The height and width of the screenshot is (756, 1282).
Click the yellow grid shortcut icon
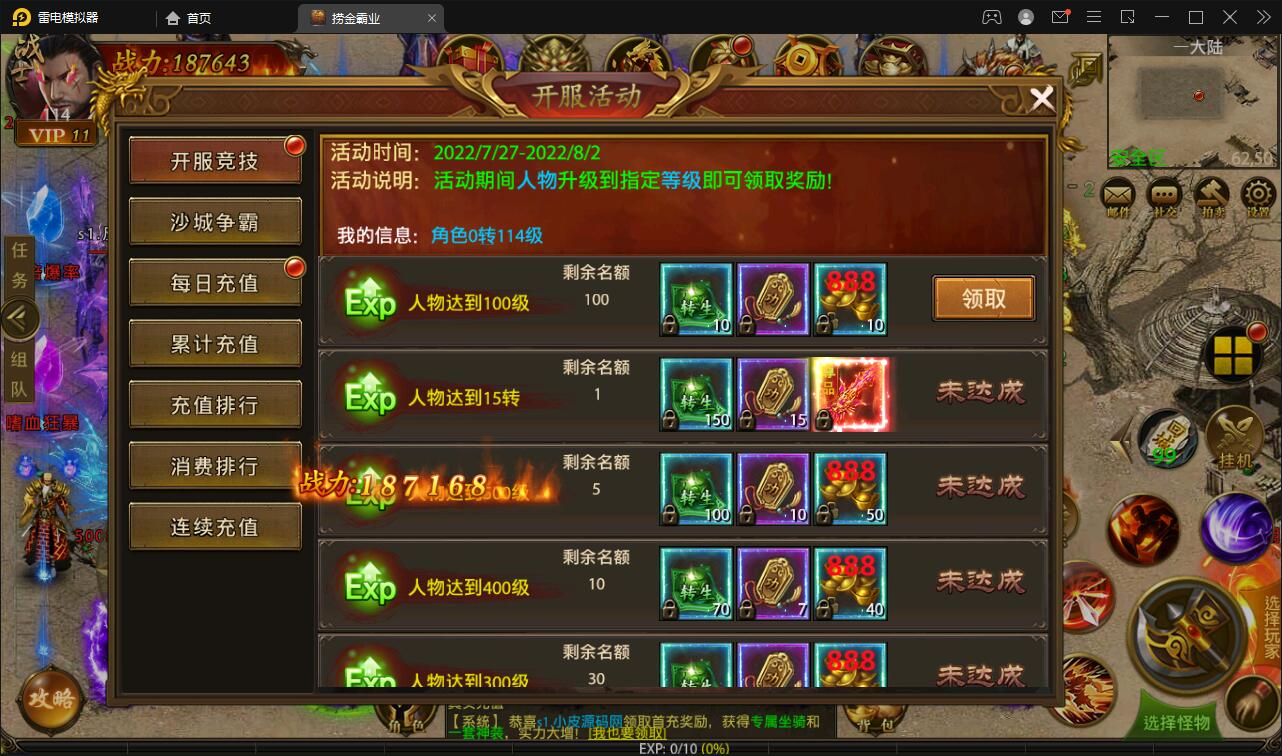coord(1233,355)
